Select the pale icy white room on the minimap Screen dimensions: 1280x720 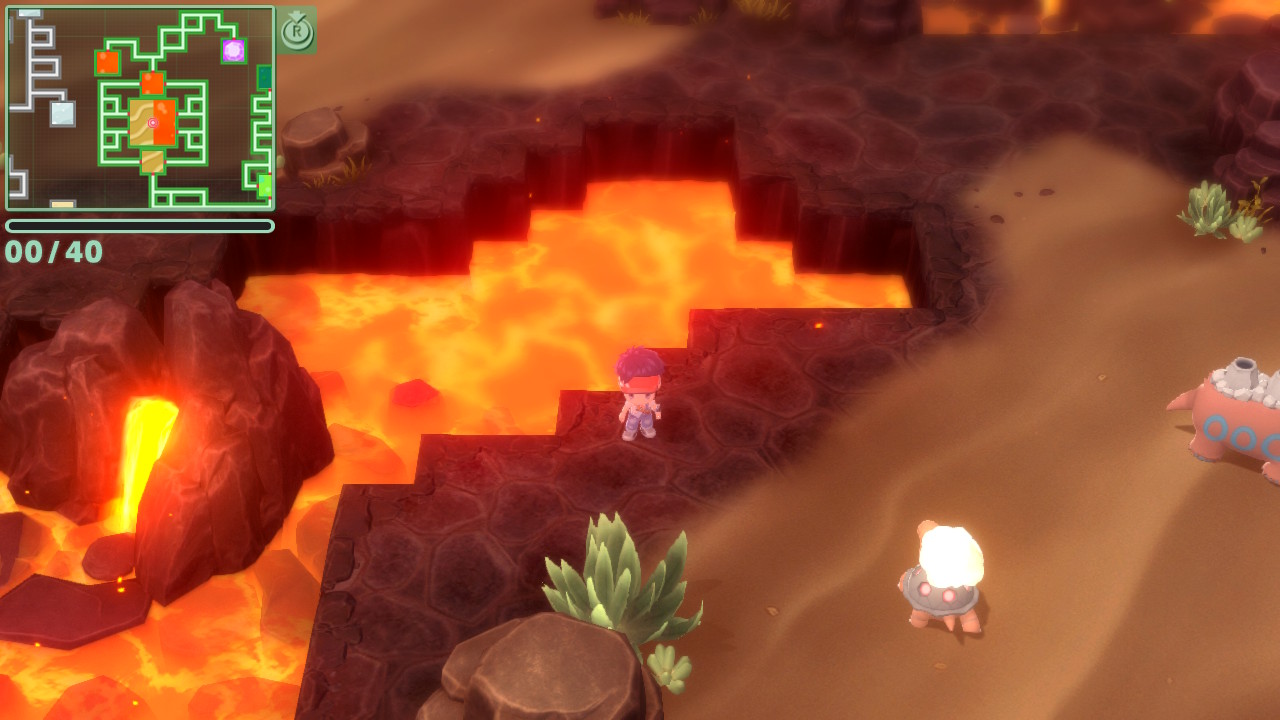pos(63,113)
